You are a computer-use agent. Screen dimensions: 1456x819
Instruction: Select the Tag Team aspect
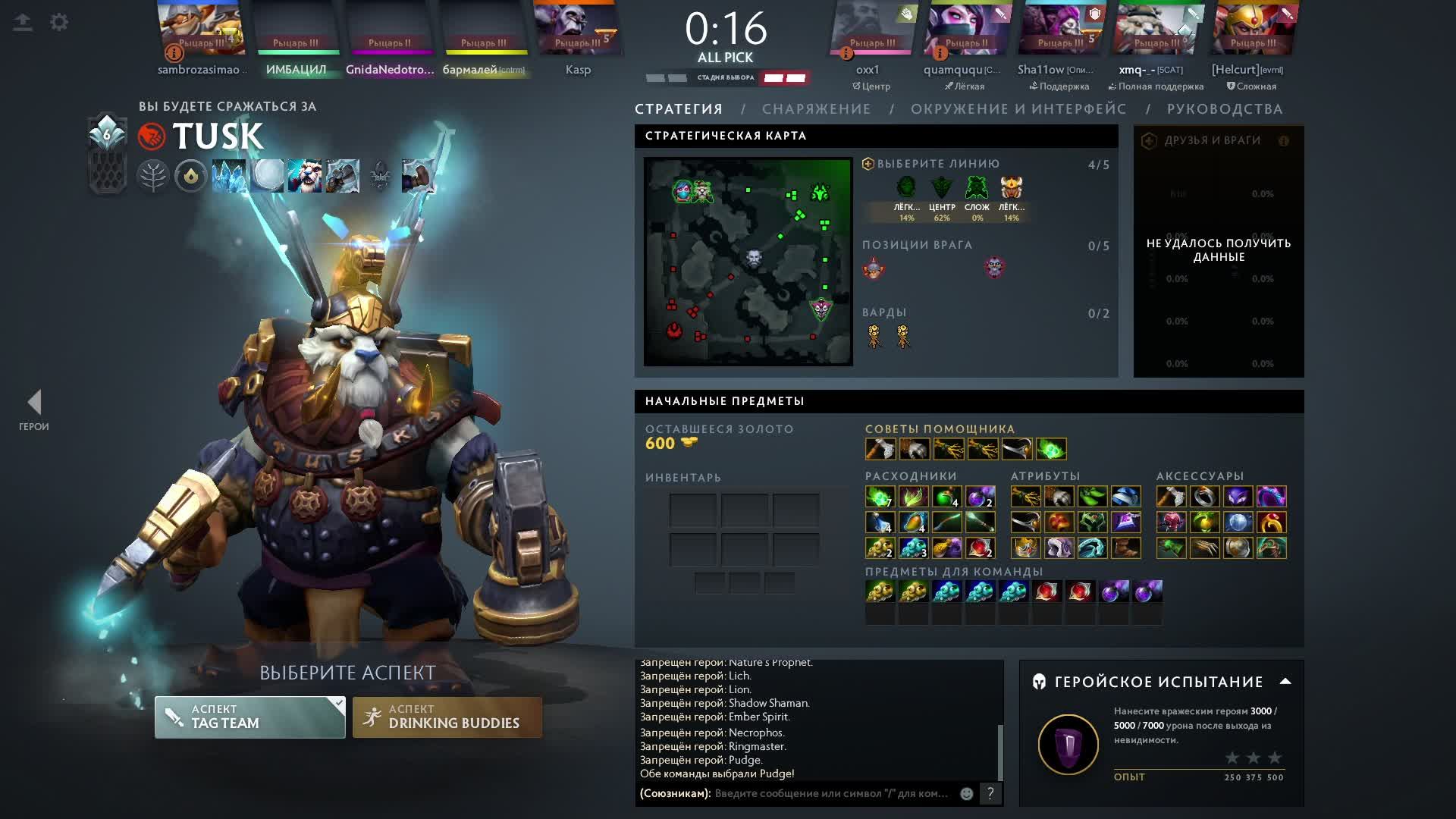pyautogui.click(x=249, y=717)
